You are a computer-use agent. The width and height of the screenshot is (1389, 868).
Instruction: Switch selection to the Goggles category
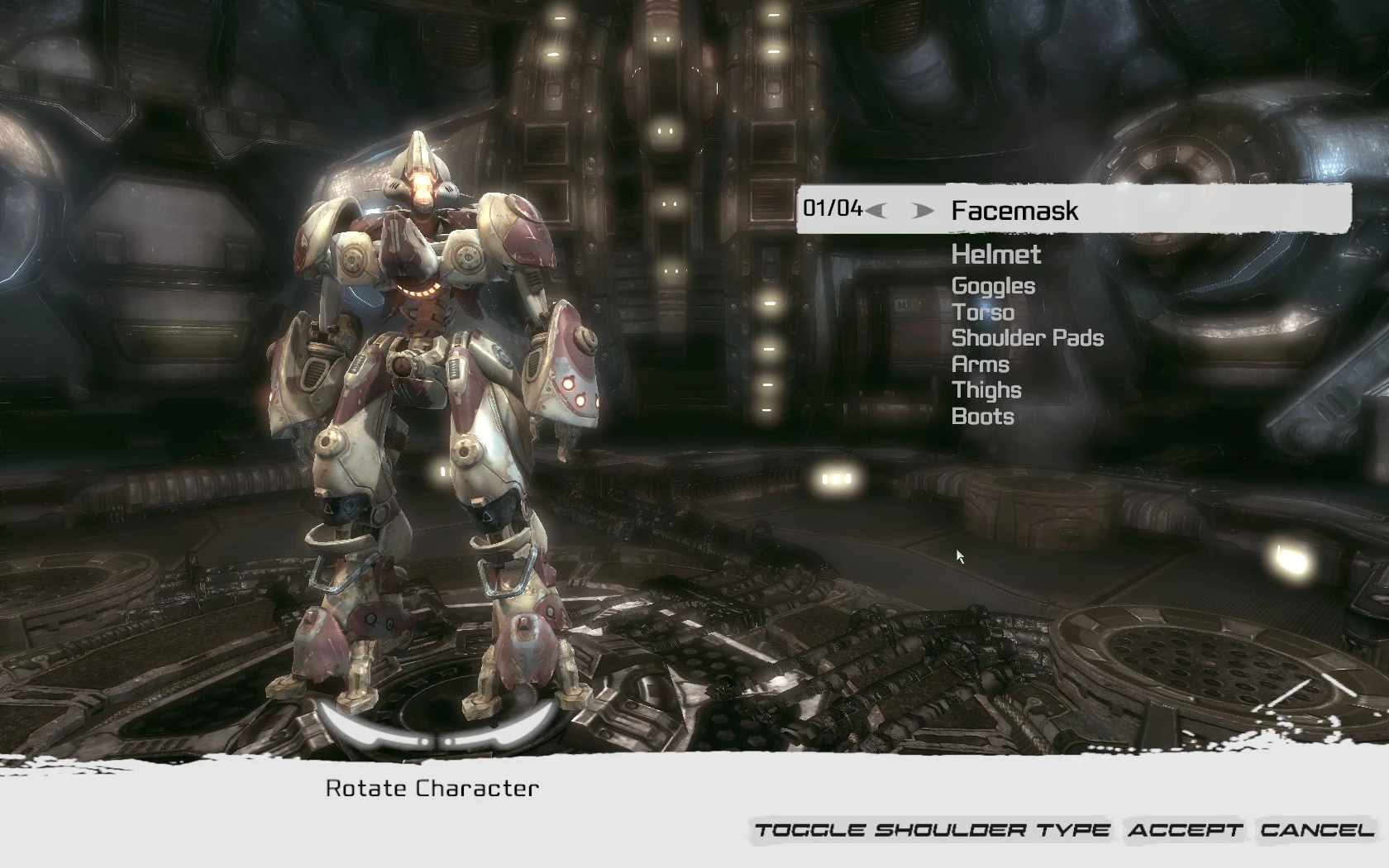tap(992, 287)
